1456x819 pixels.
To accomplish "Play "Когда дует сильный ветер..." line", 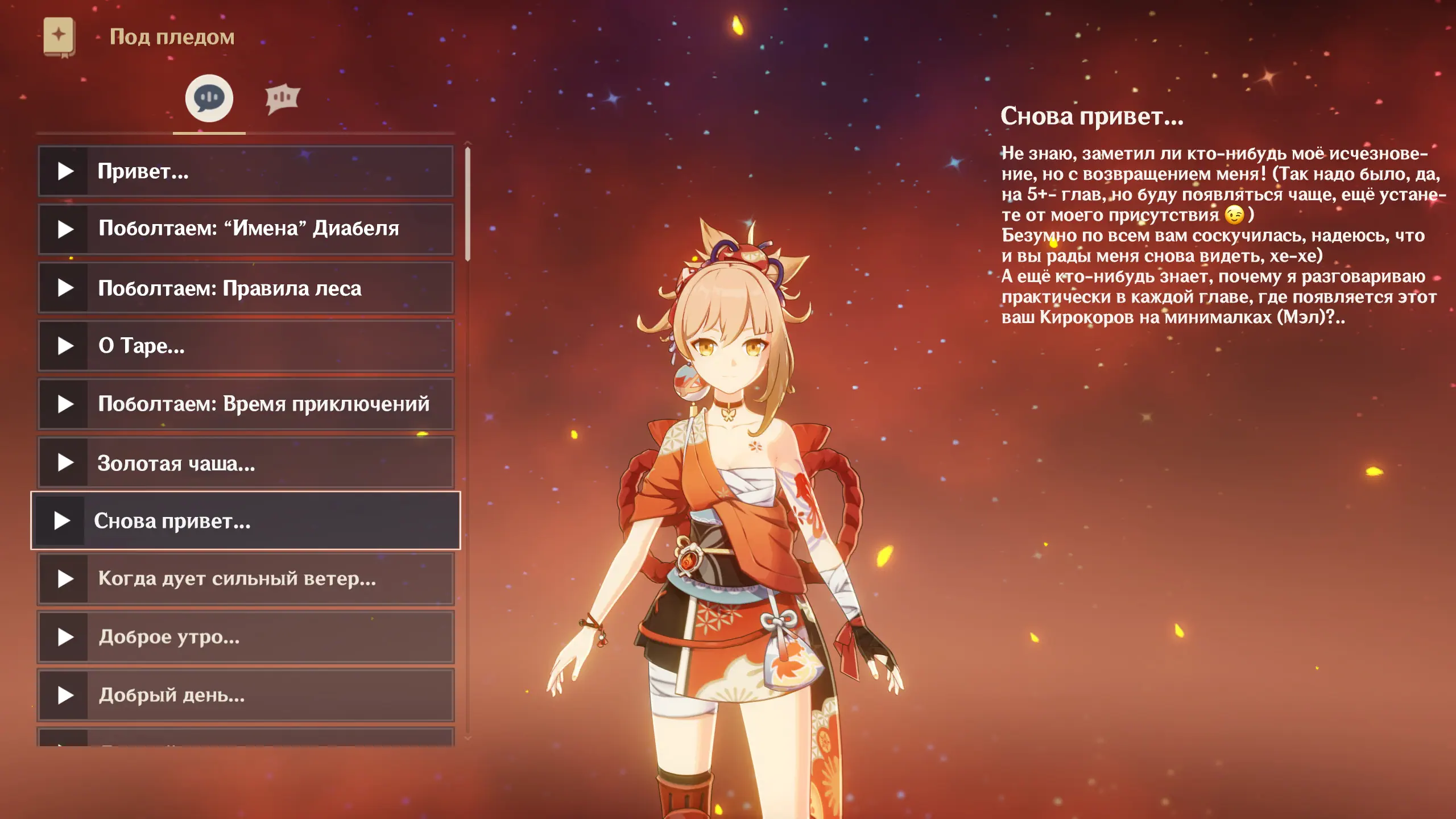I will click(x=246, y=578).
